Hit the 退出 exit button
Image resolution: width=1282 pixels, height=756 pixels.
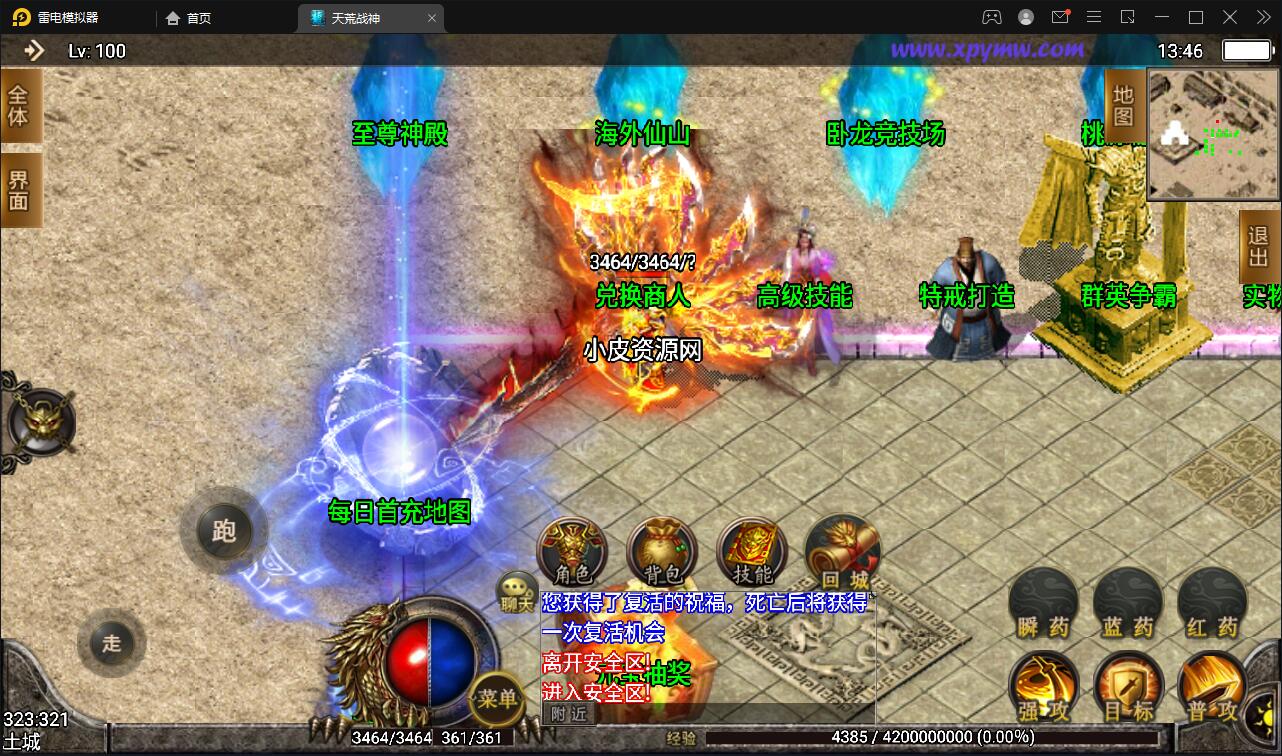pyautogui.click(x=1259, y=246)
